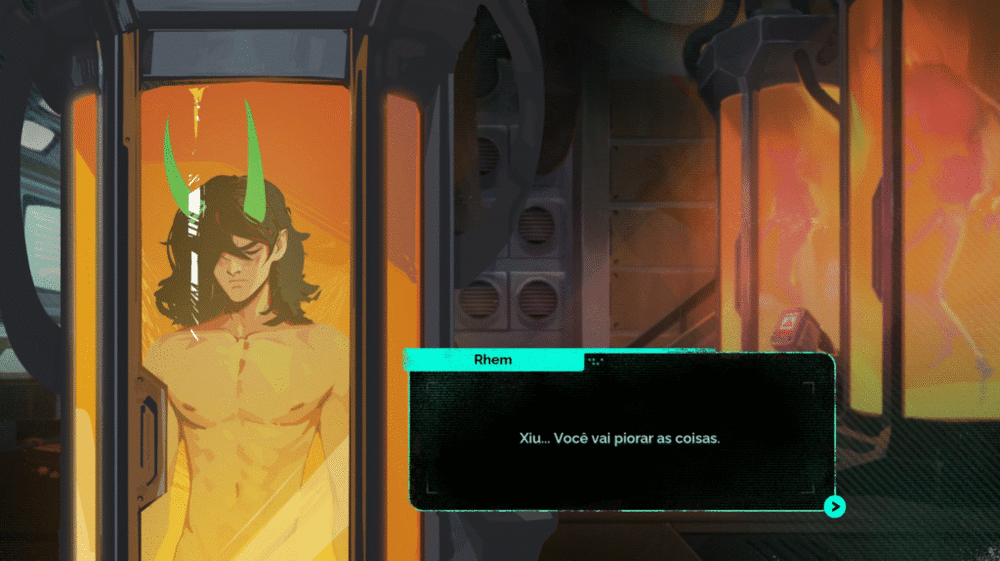Advance dialogue with the arrow button
This screenshot has height=561, width=1000.
(x=834, y=506)
